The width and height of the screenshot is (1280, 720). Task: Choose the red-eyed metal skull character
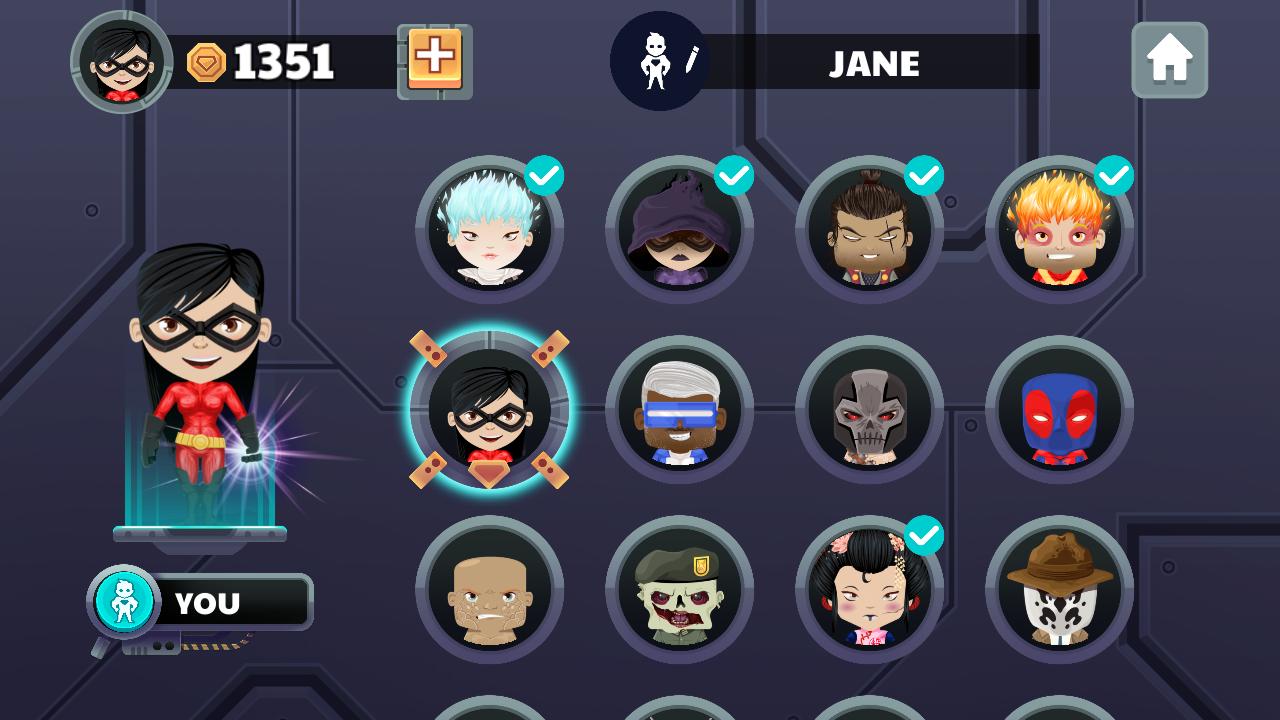tap(870, 410)
